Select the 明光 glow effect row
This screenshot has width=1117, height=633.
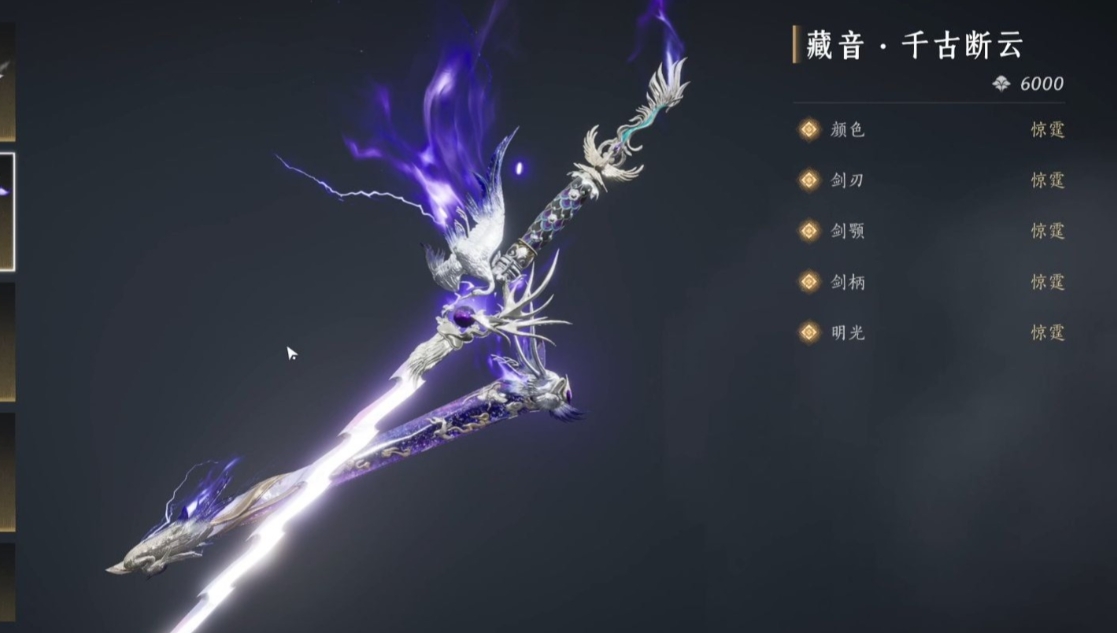[930, 333]
